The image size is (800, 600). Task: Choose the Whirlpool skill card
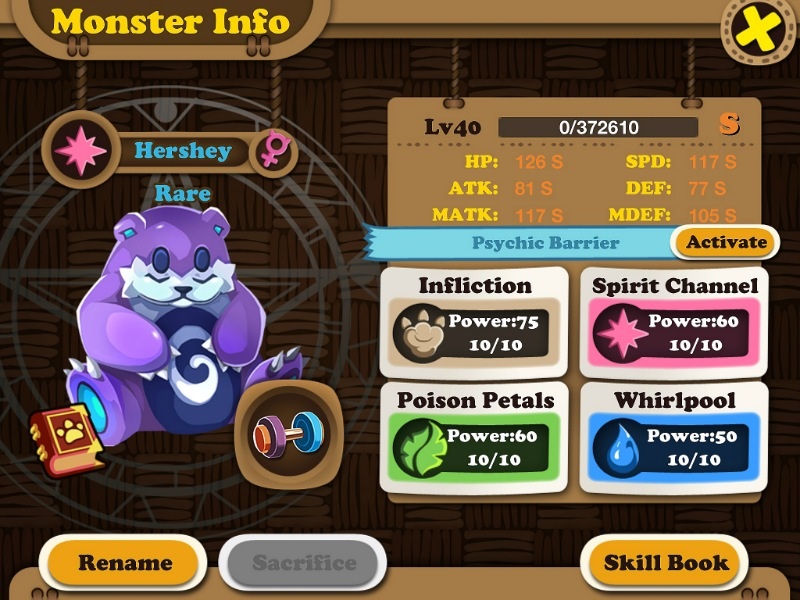click(675, 436)
